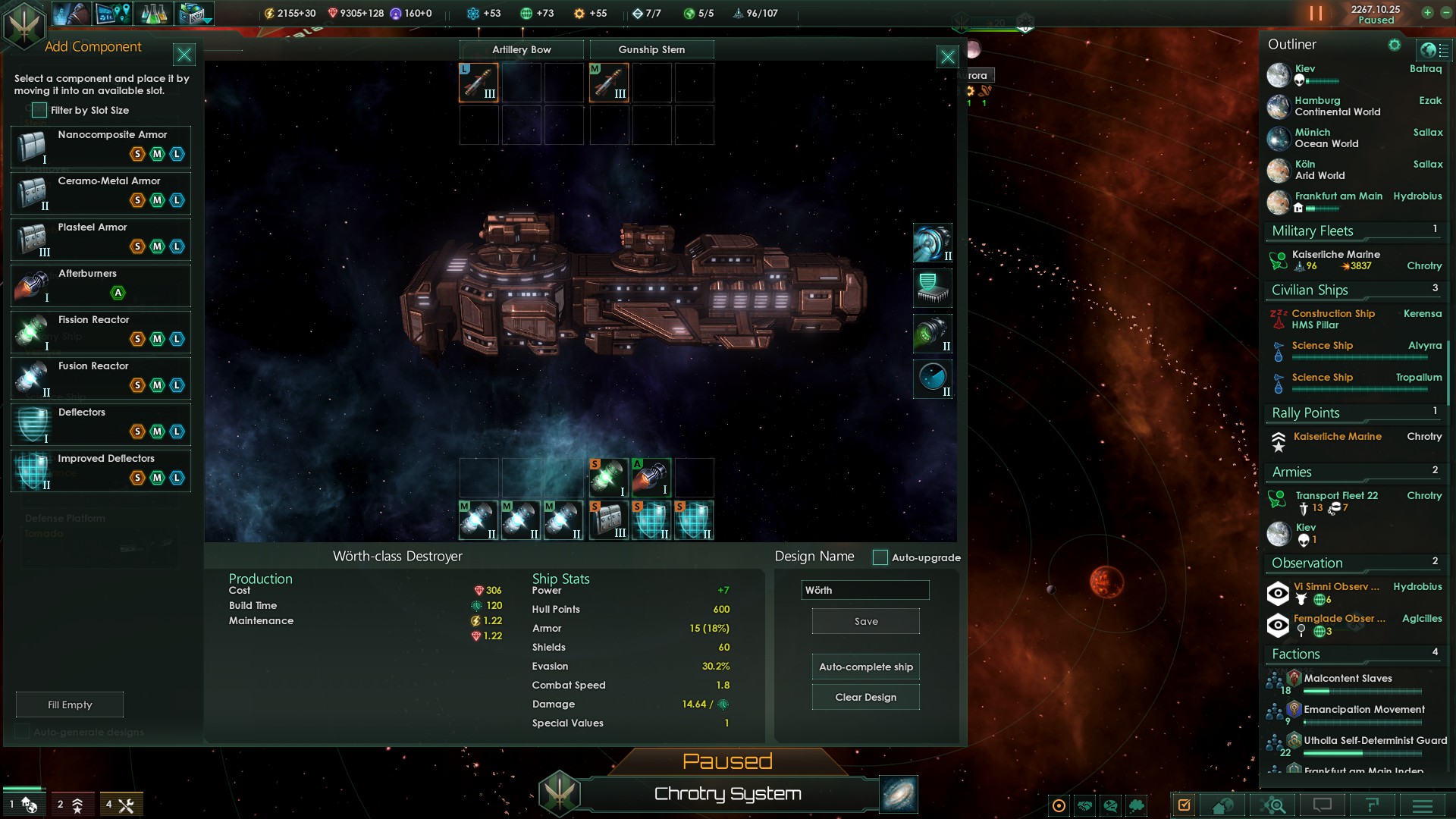Choose Improved Deflectors component
Viewport: 1456px width, 819px height.
click(101, 470)
